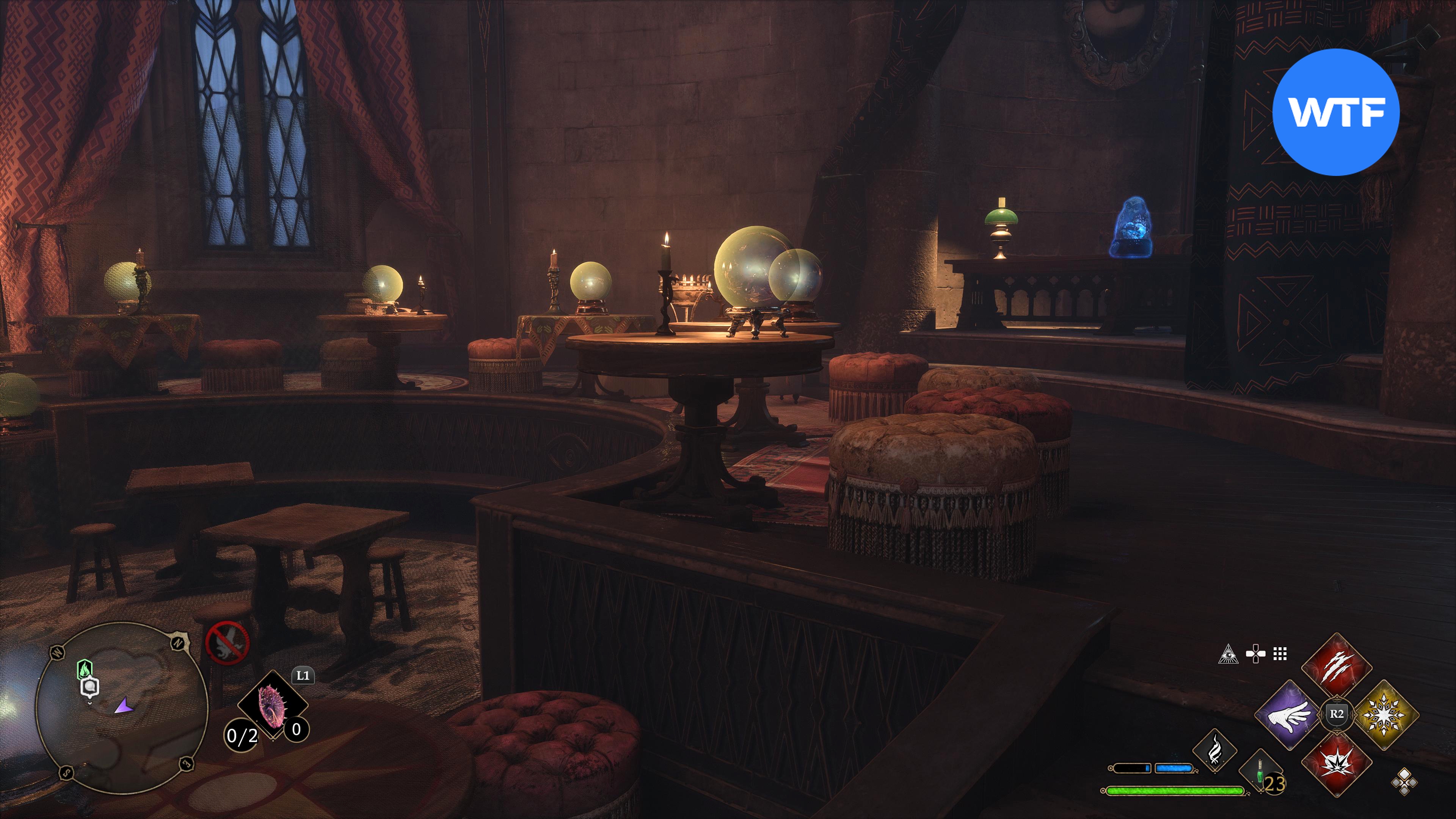The height and width of the screenshot is (819, 1456).
Task: Select the Venomous Tentacula item slot
Action: pyautogui.click(x=273, y=705)
